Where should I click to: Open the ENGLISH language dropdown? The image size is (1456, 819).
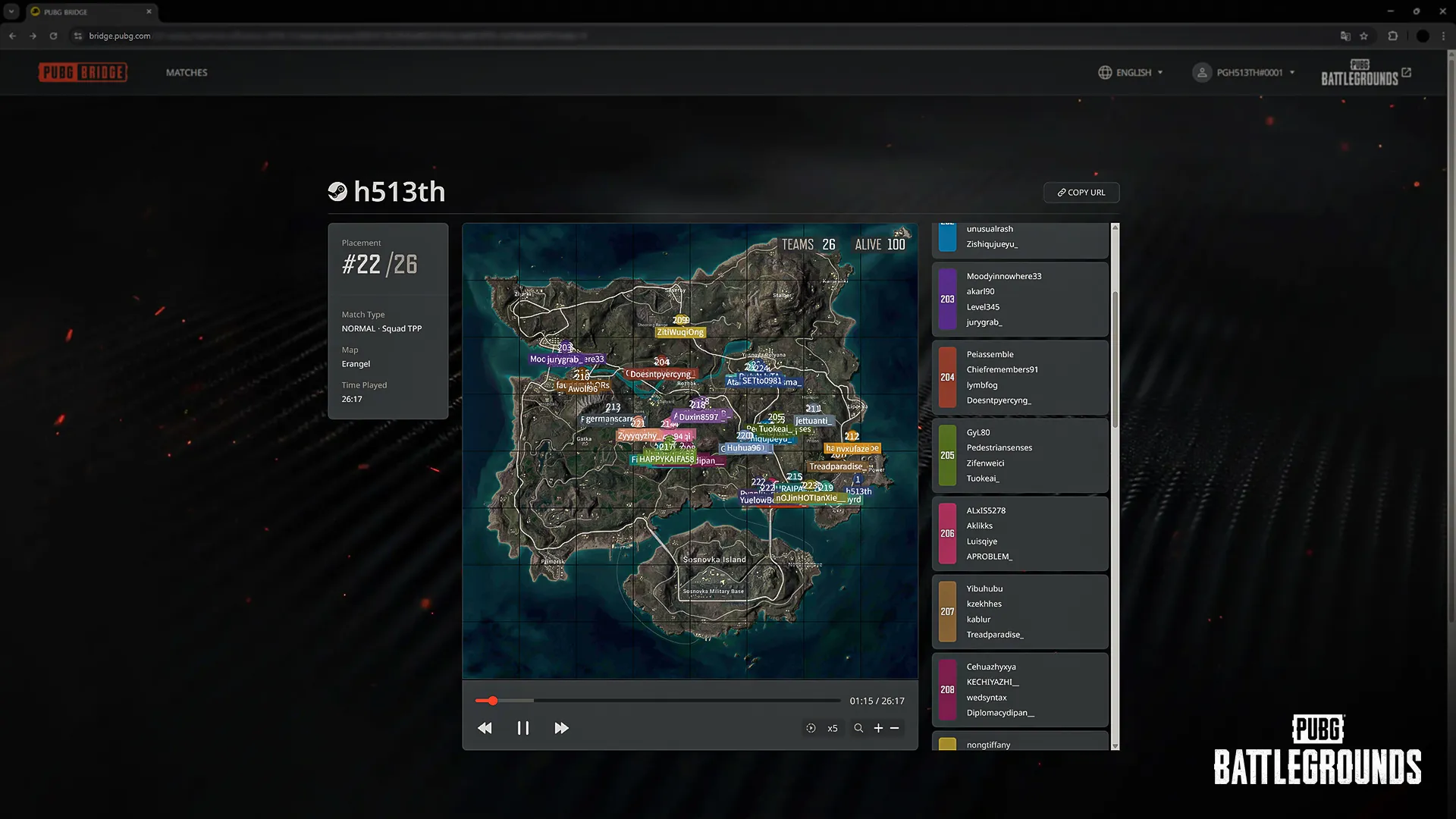1130,73
